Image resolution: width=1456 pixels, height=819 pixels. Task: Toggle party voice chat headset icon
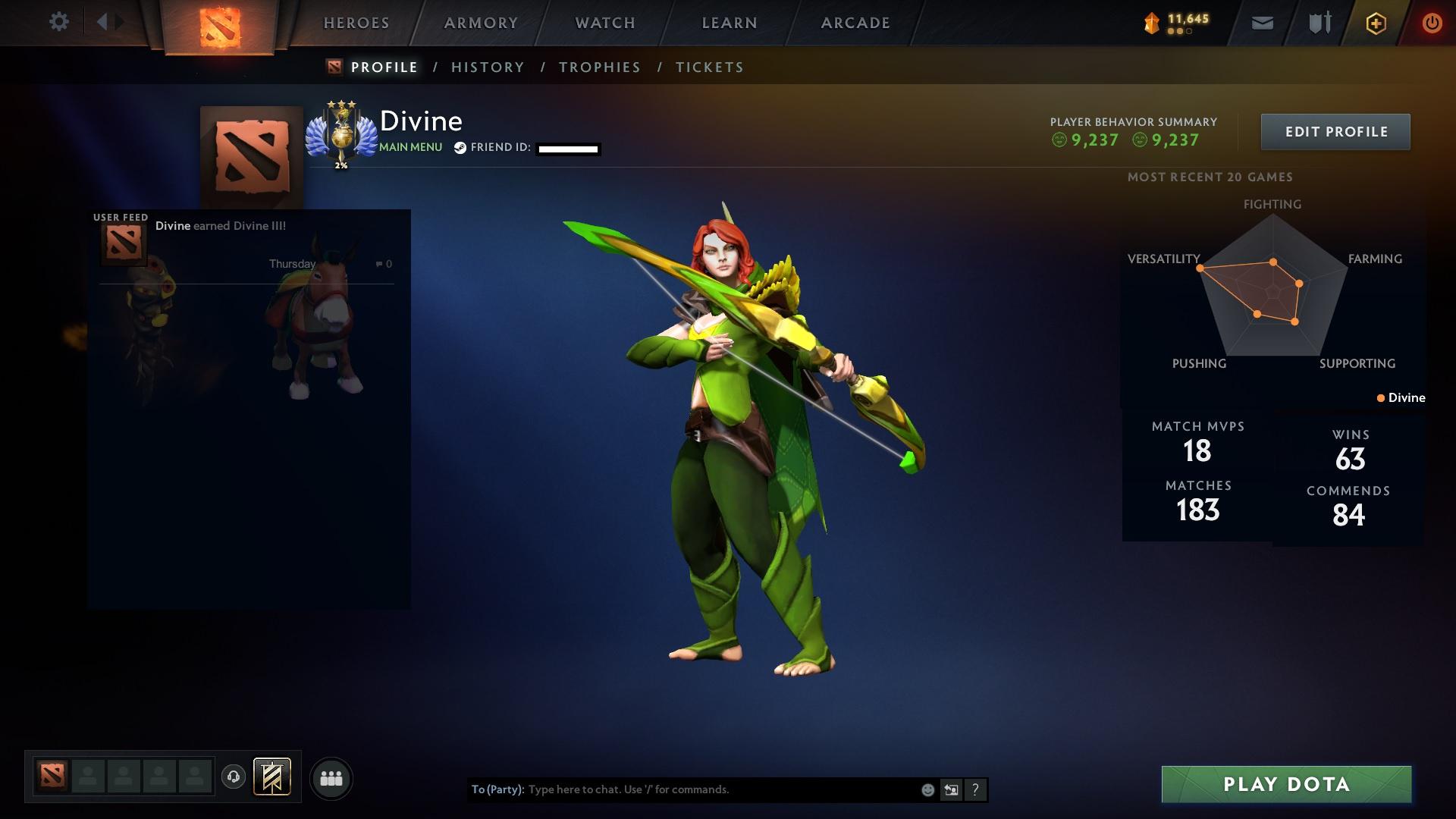point(233,777)
